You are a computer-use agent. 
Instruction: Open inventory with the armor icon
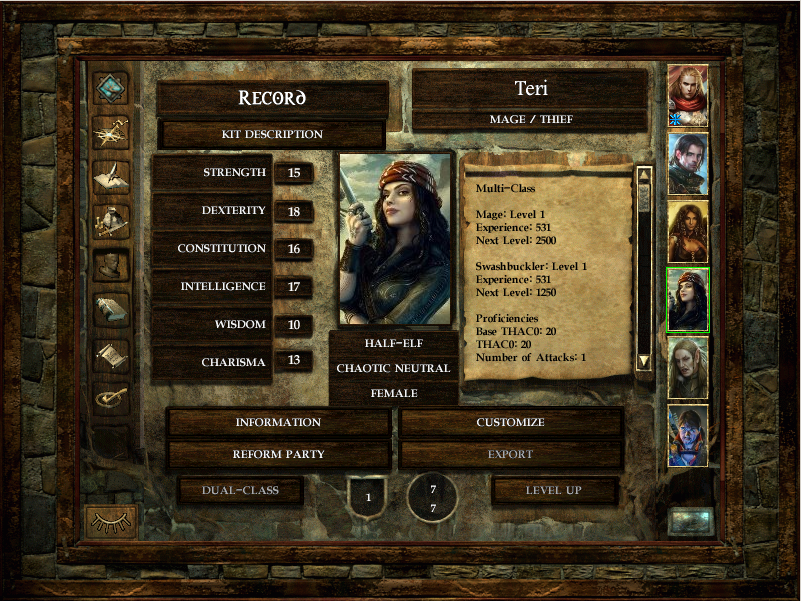click(x=110, y=220)
